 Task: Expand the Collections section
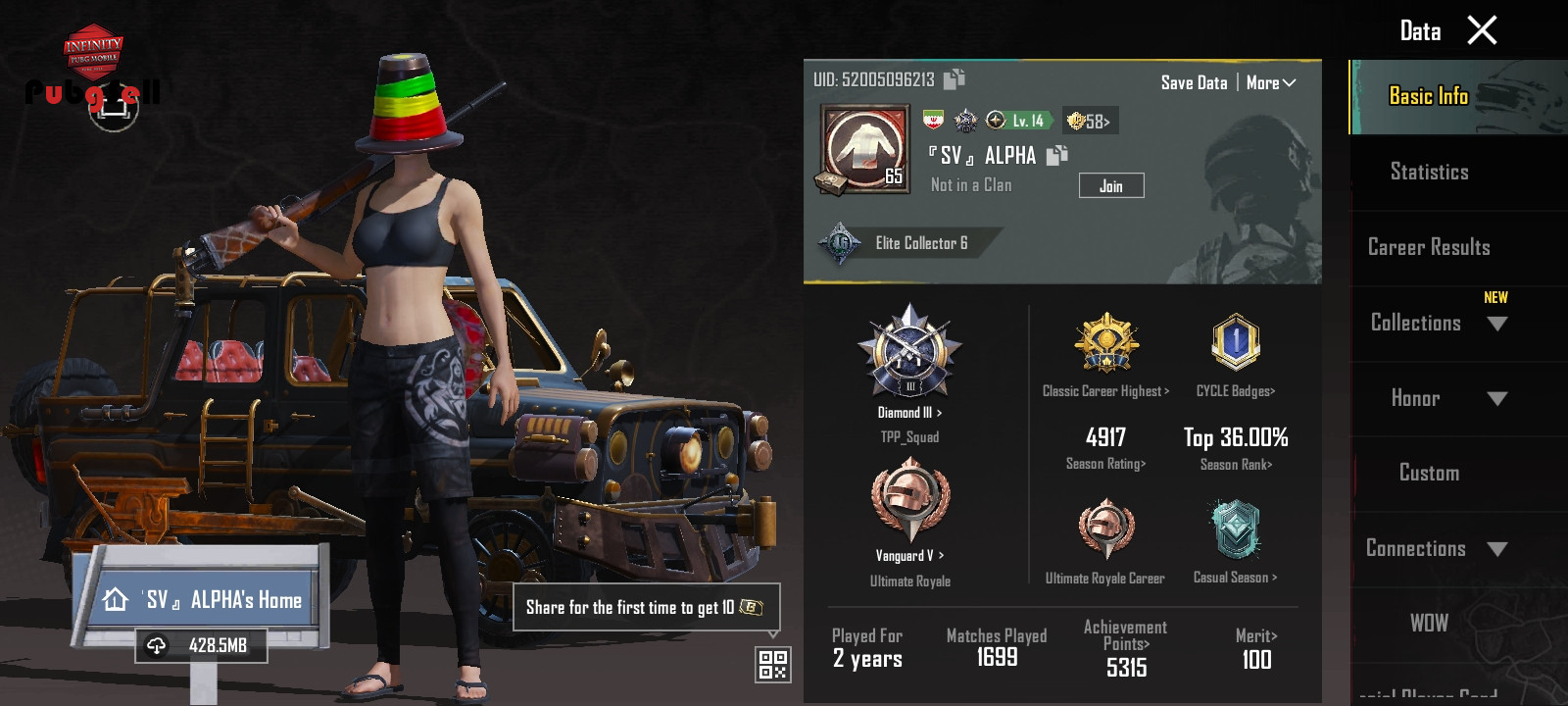point(1437,323)
